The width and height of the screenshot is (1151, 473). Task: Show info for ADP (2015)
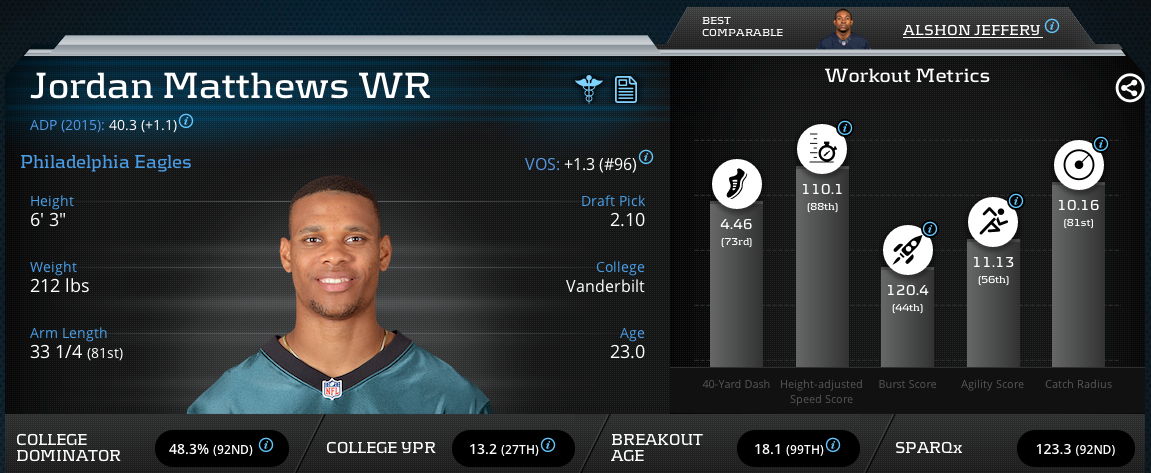pos(186,122)
